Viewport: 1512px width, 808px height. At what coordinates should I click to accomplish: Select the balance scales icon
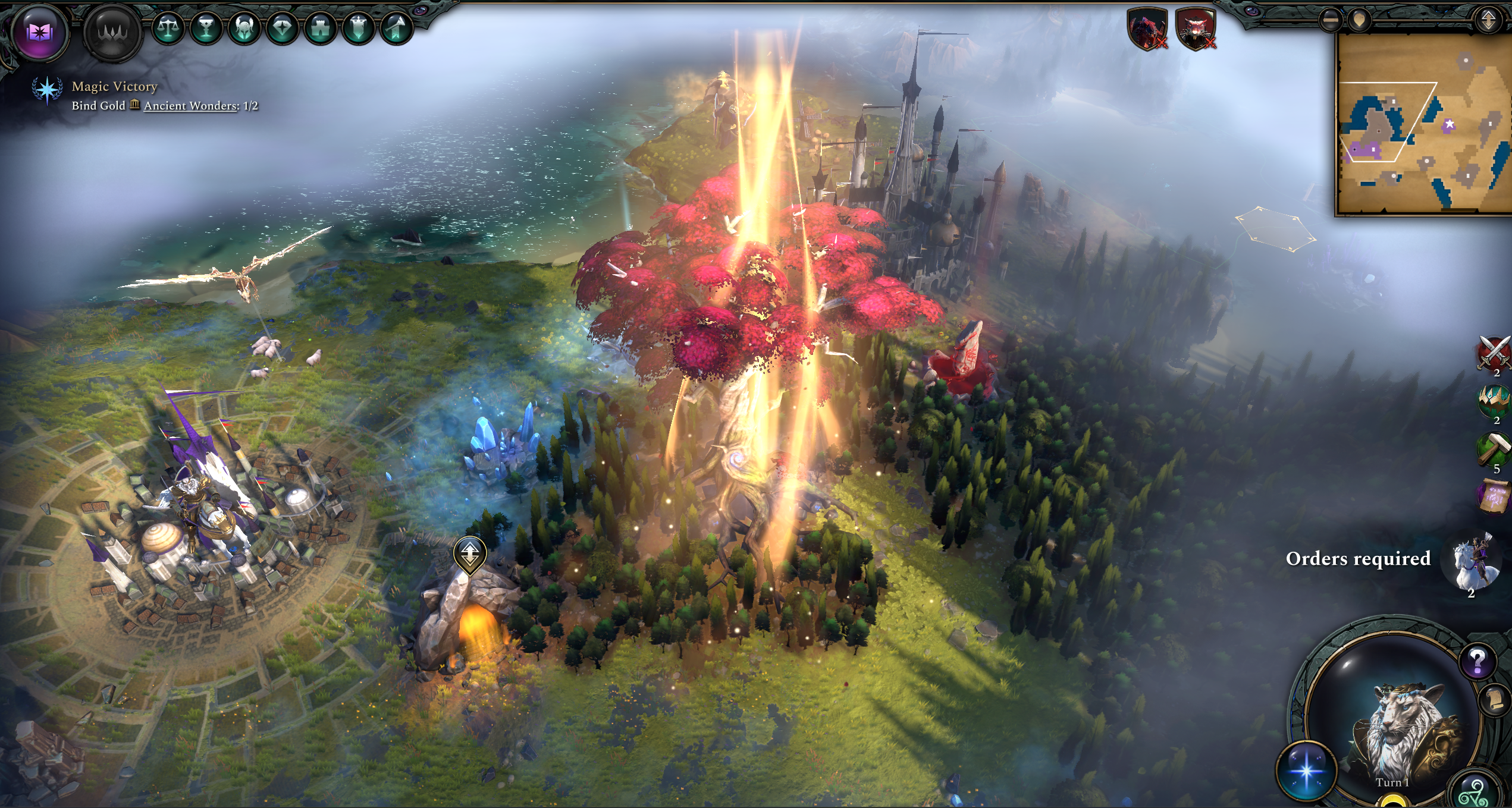(168, 28)
